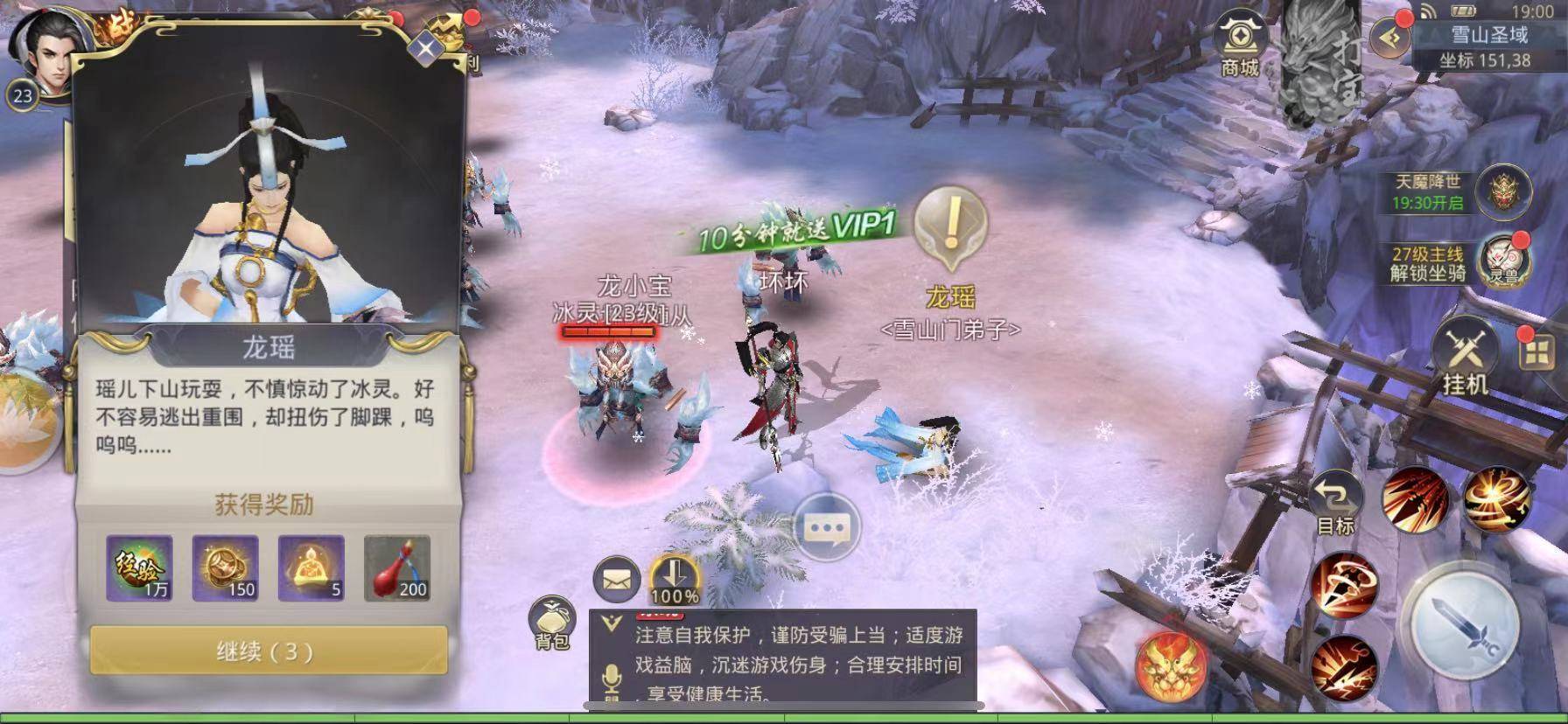Screen dimensions: 1568x724
Task: Continue the Long Yao dialogue
Action: (x=268, y=651)
